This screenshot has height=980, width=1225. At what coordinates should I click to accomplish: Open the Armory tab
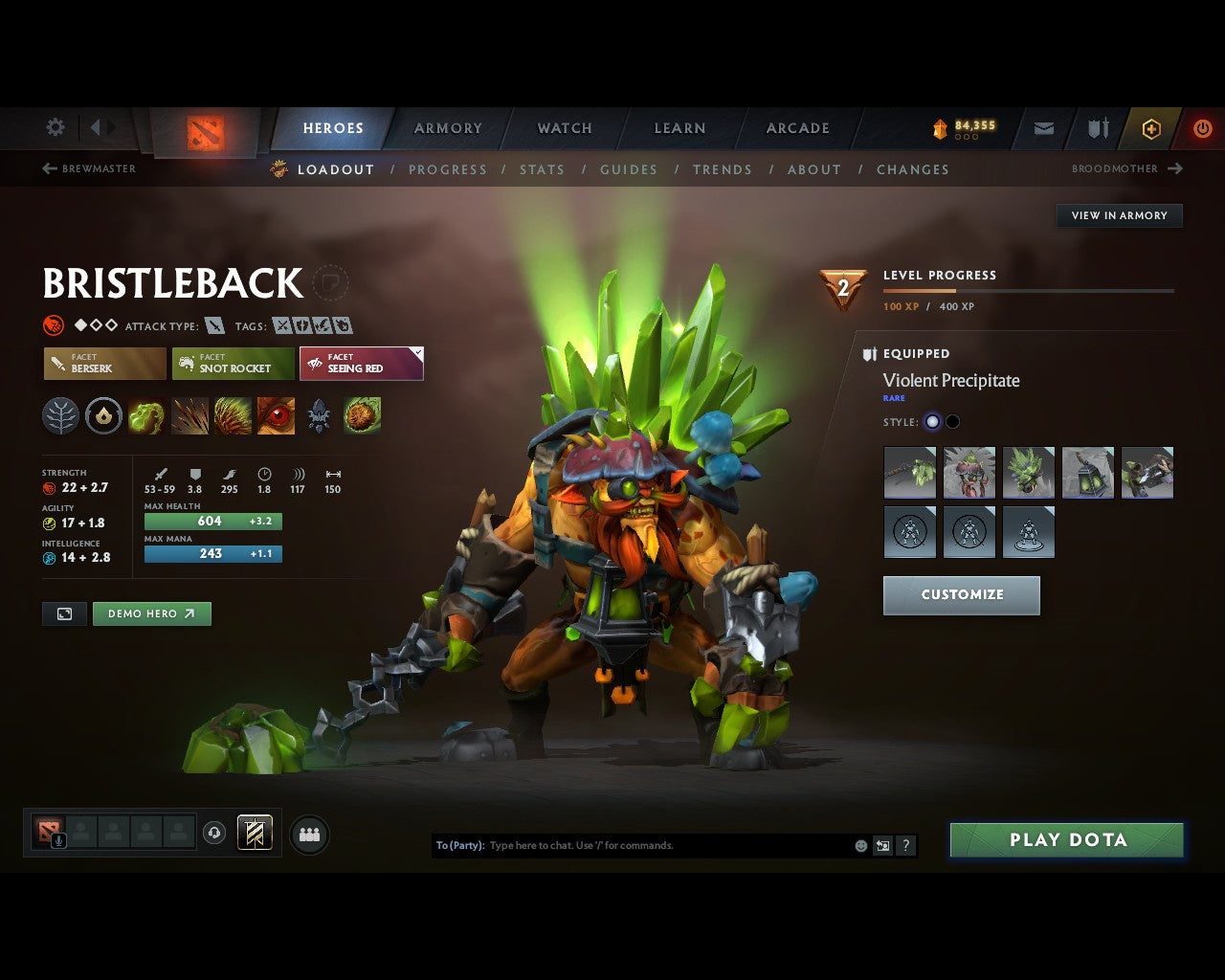point(448,128)
